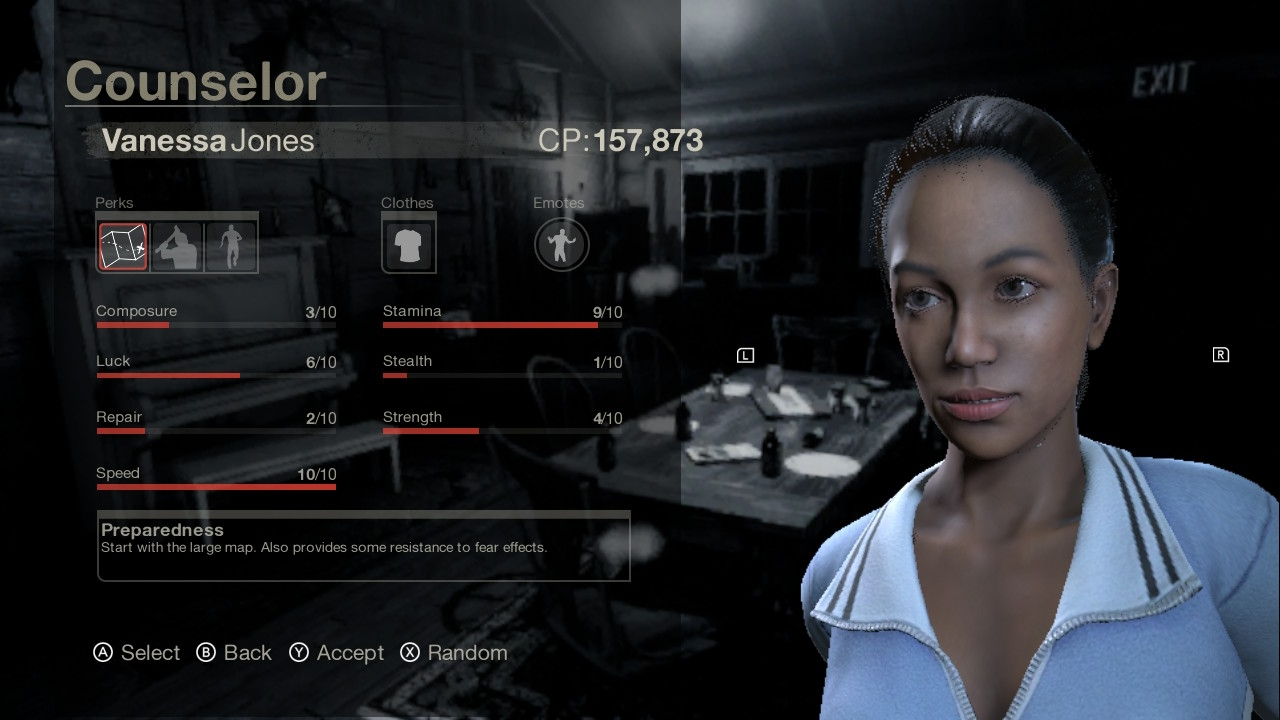Toggle the Perks section header
The image size is (1280, 720).
coord(113,203)
